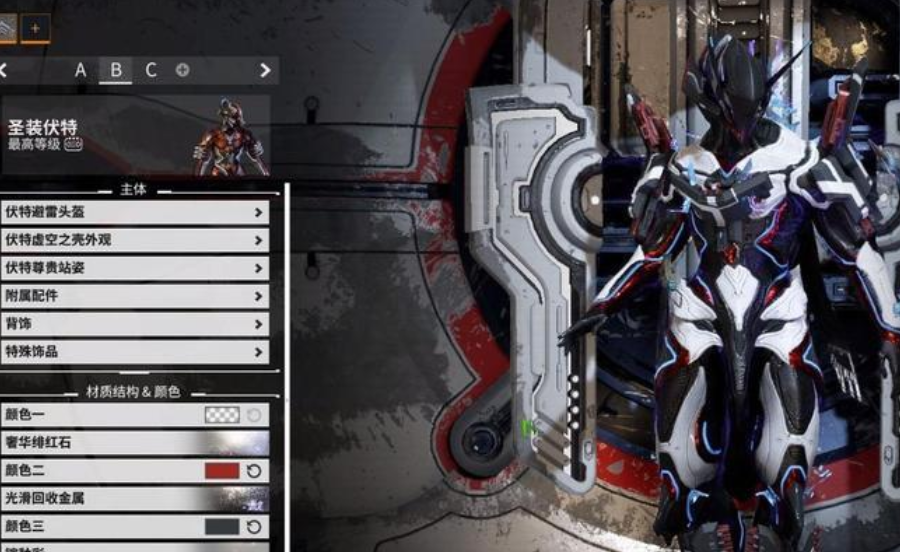The height and width of the screenshot is (552, 900).
Task: Go to the next config with the right arrow
Action: pyautogui.click(x=265, y=70)
